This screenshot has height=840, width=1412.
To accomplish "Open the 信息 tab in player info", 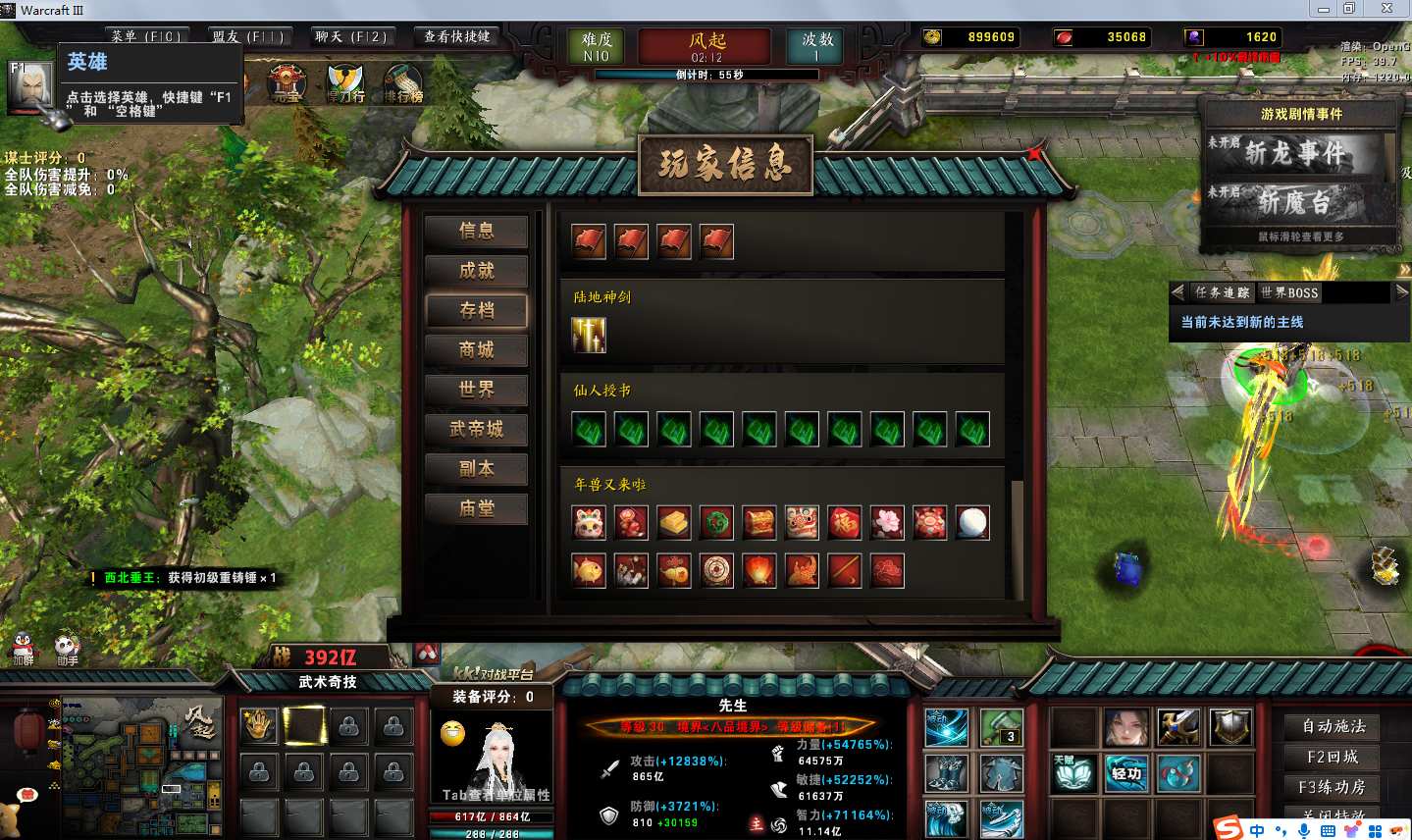I will [476, 231].
